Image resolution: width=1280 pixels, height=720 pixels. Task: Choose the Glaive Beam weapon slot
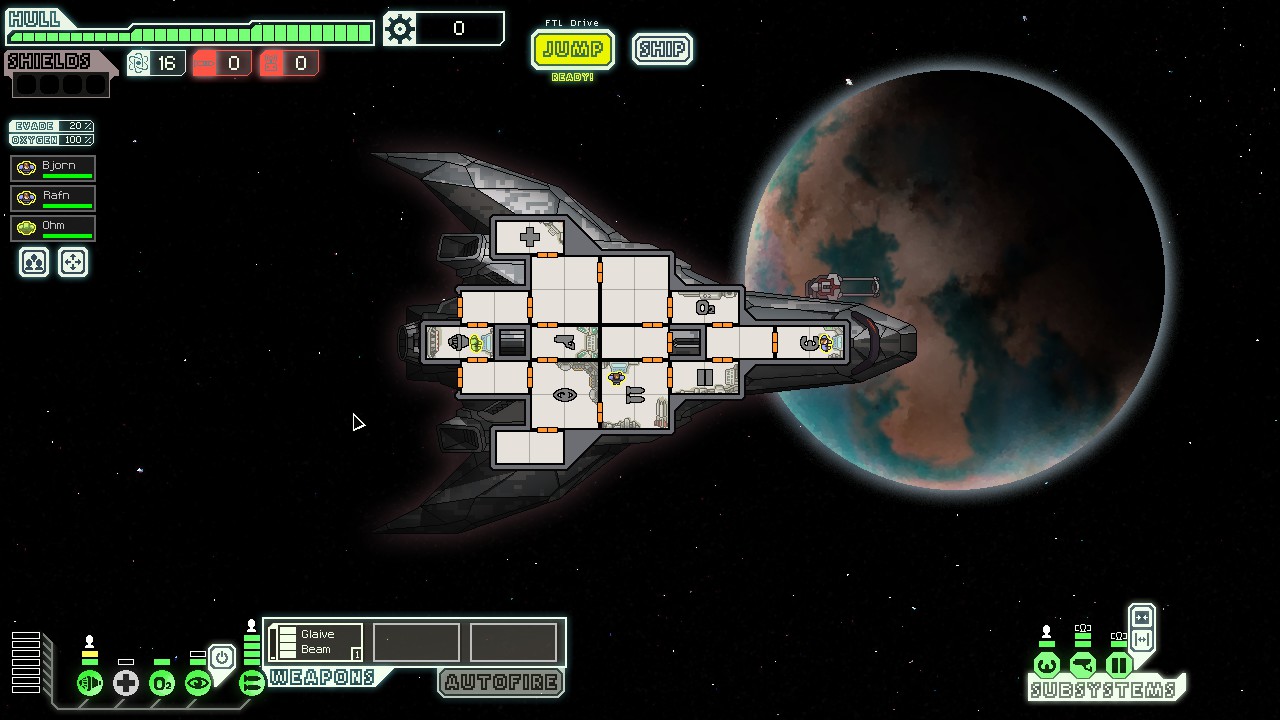(x=316, y=642)
